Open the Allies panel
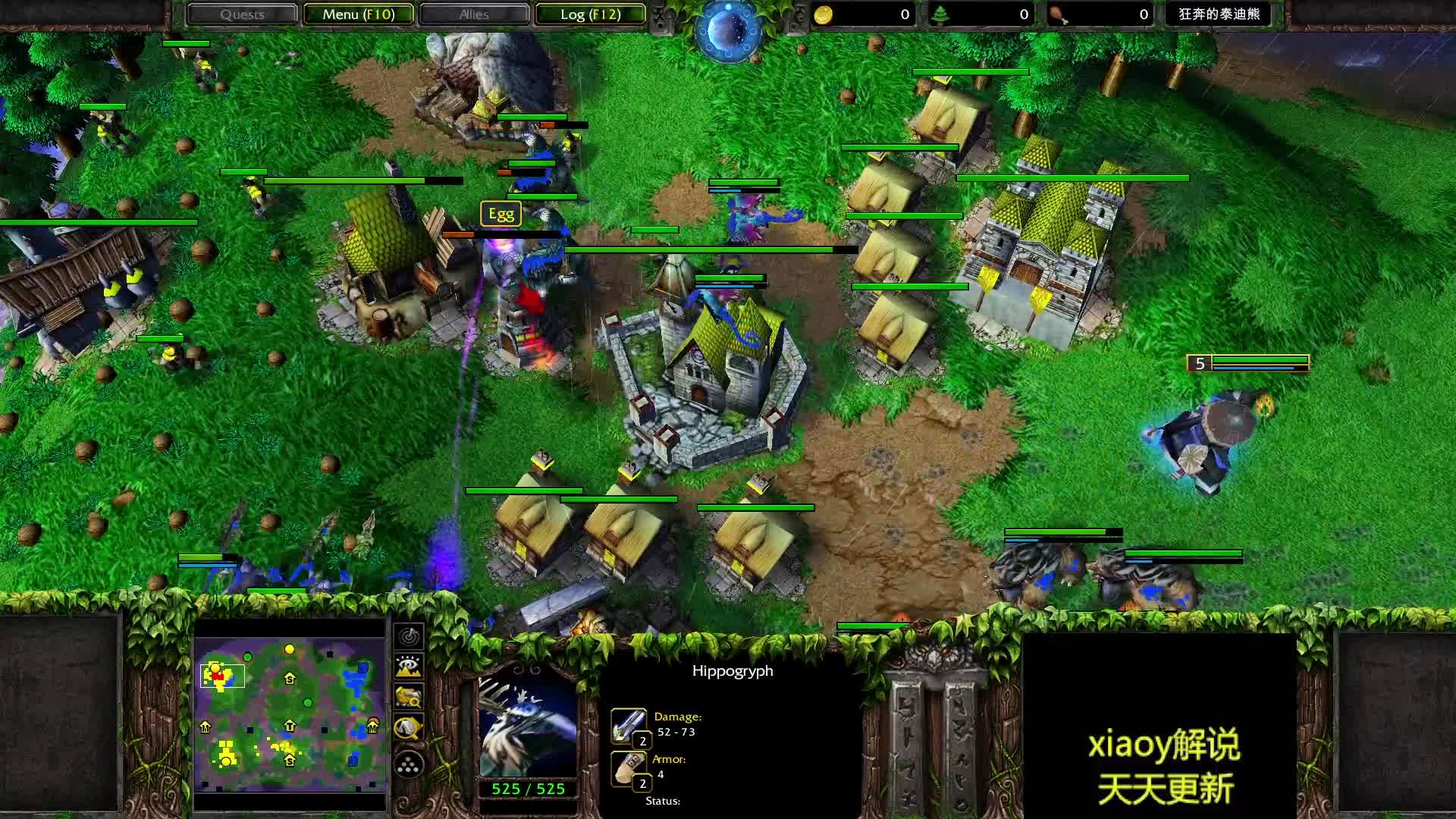The image size is (1456, 819). point(474,14)
